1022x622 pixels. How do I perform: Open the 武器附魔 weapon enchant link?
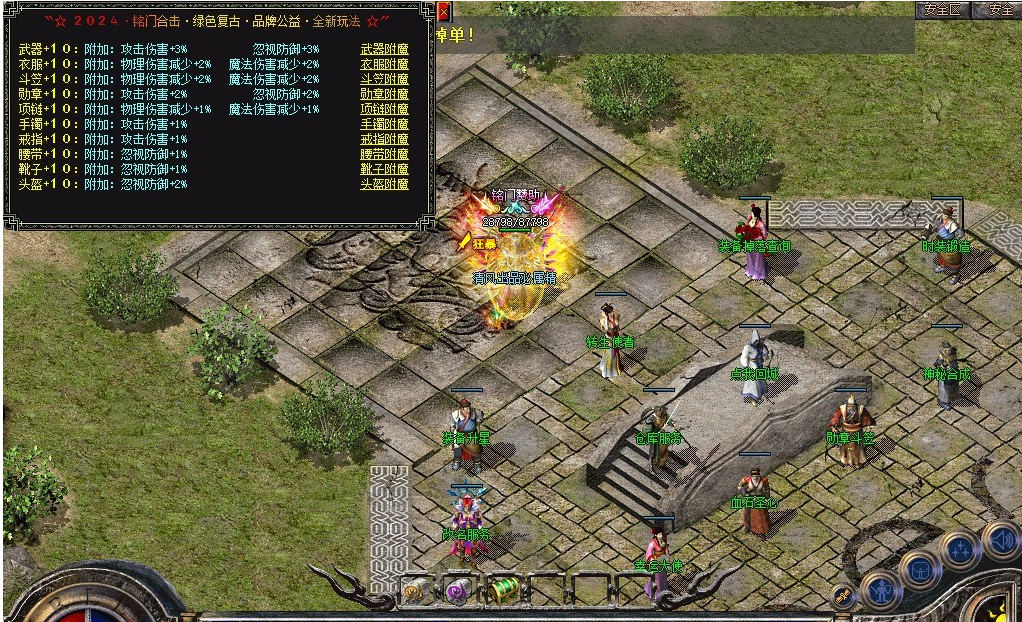click(x=384, y=49)
